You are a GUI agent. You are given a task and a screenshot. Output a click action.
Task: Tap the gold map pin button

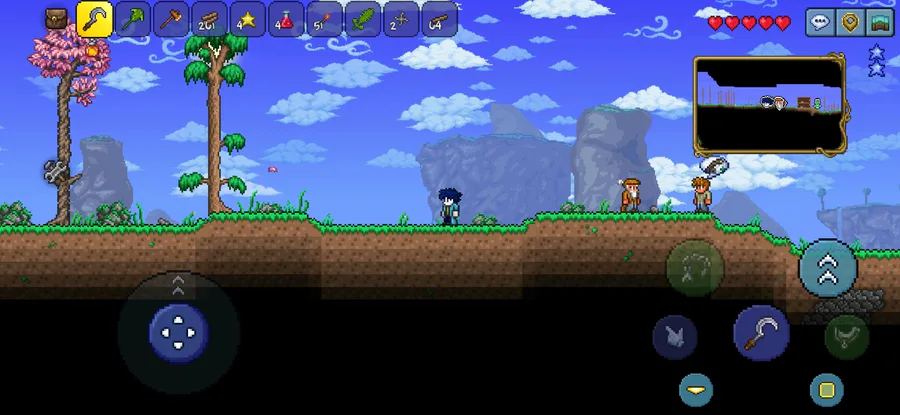tap(850, 22)
